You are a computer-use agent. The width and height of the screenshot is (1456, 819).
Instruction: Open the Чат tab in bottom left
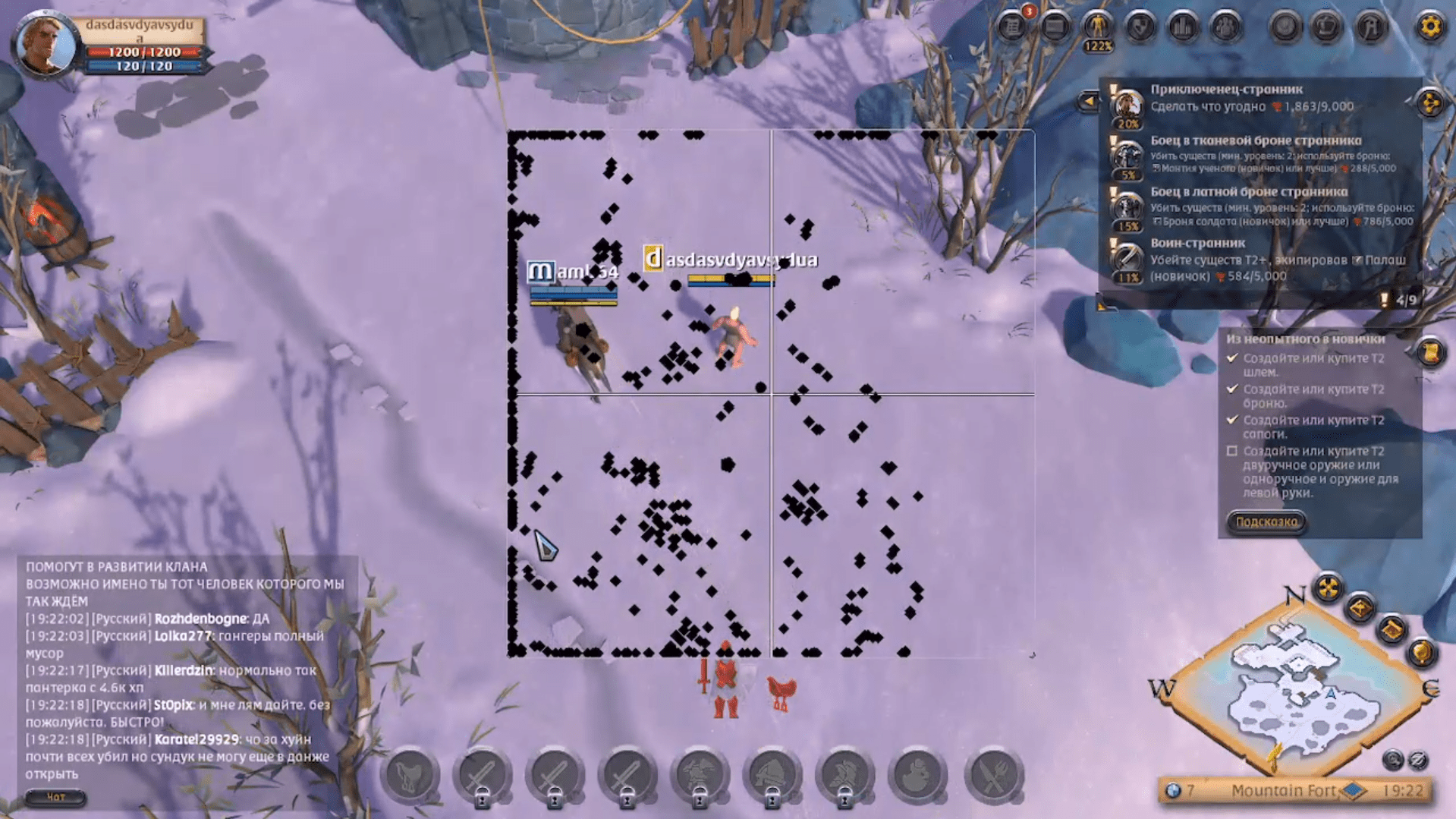(x=57, y=798)
